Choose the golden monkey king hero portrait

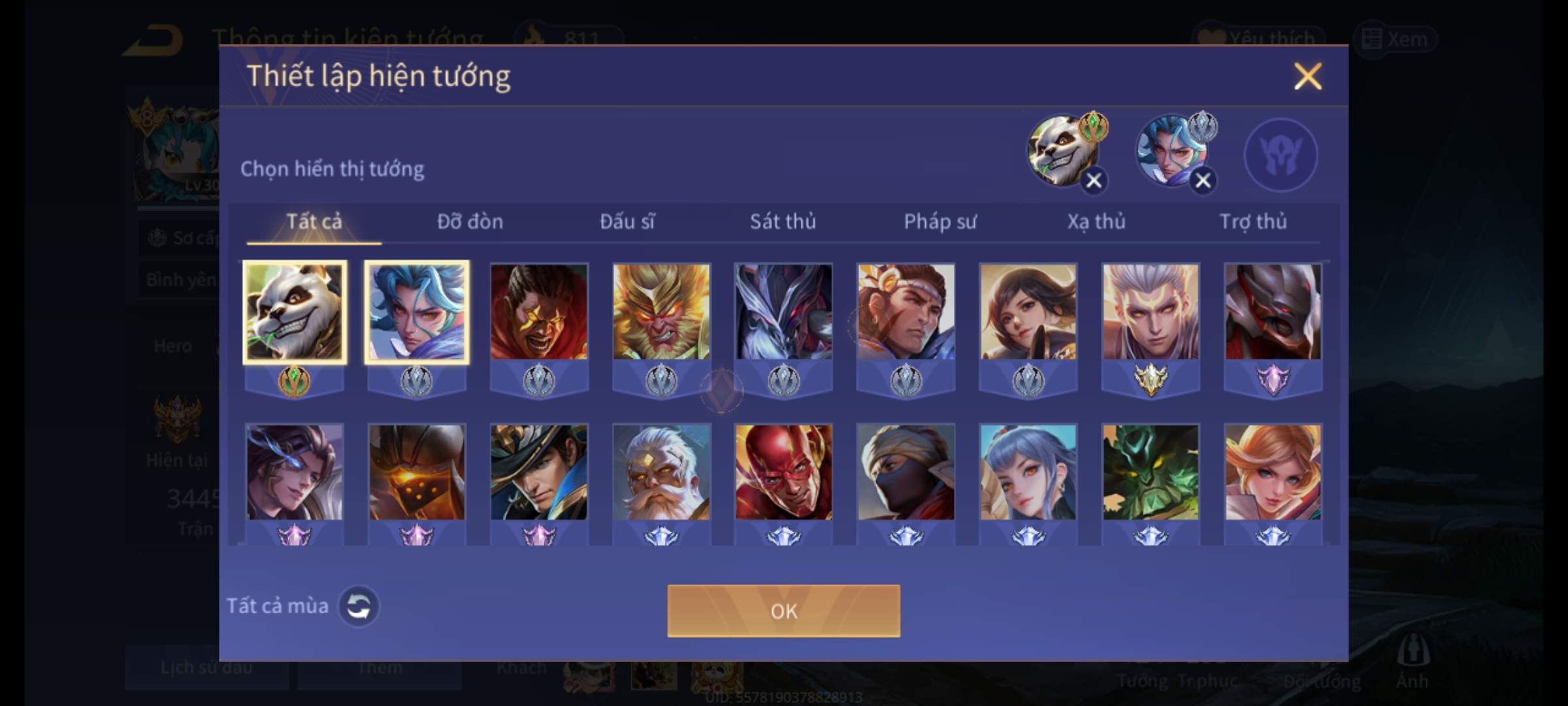[x=661, y=312]
